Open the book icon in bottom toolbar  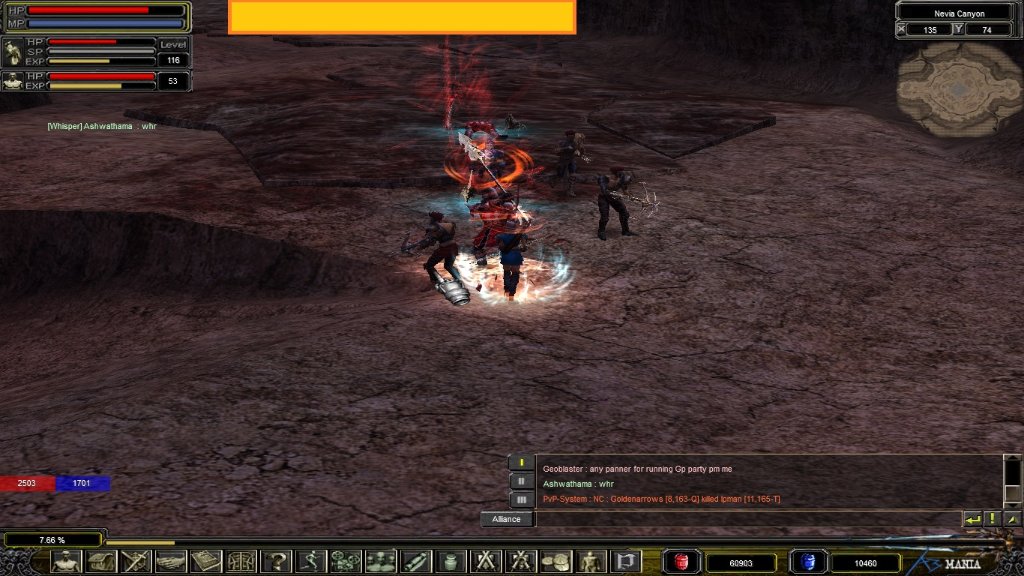pyautogui.click(x=206, y=561)
